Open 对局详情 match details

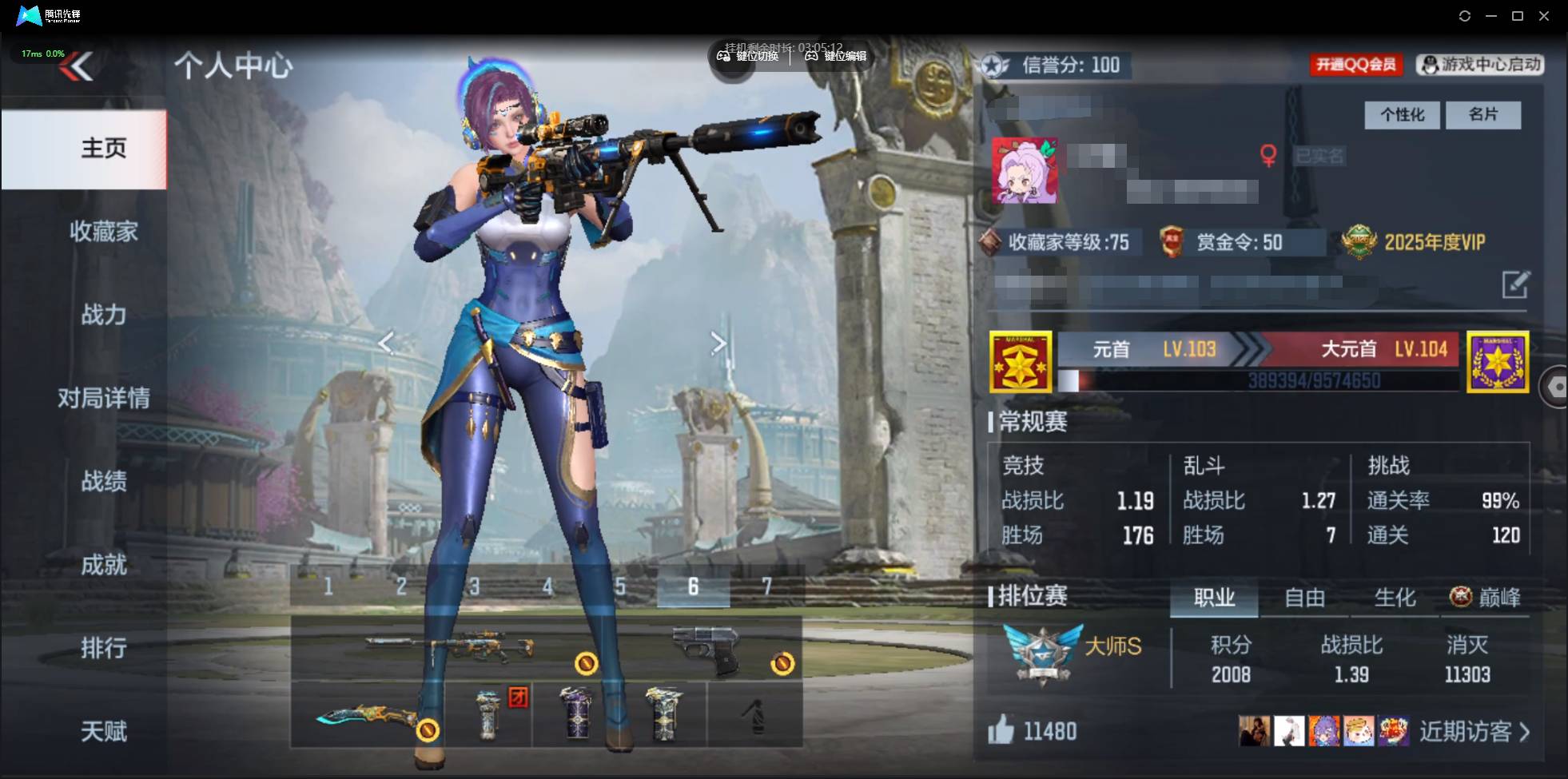(x=103, y=398)
